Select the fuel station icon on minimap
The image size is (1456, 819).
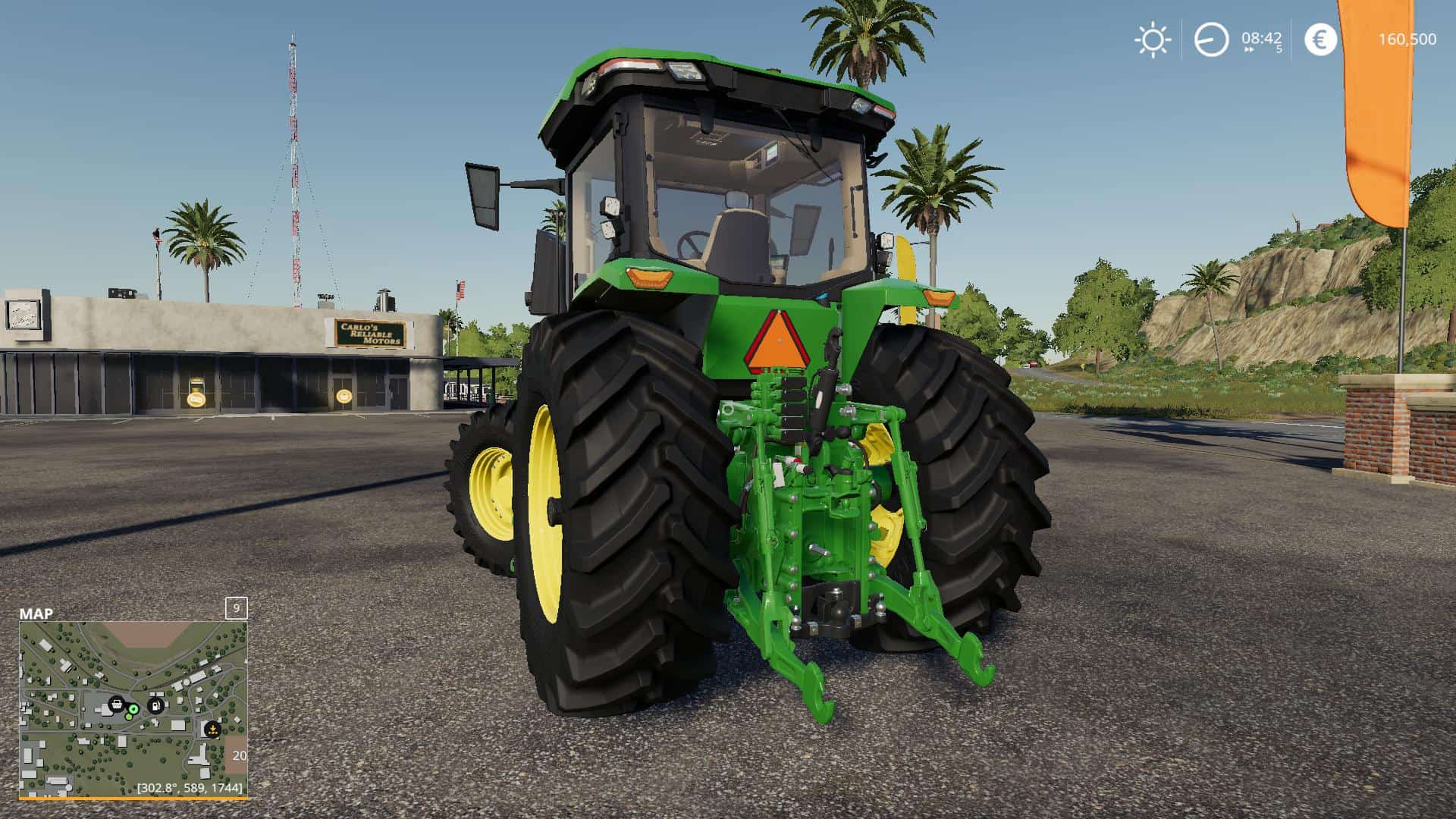pos(155,704)
